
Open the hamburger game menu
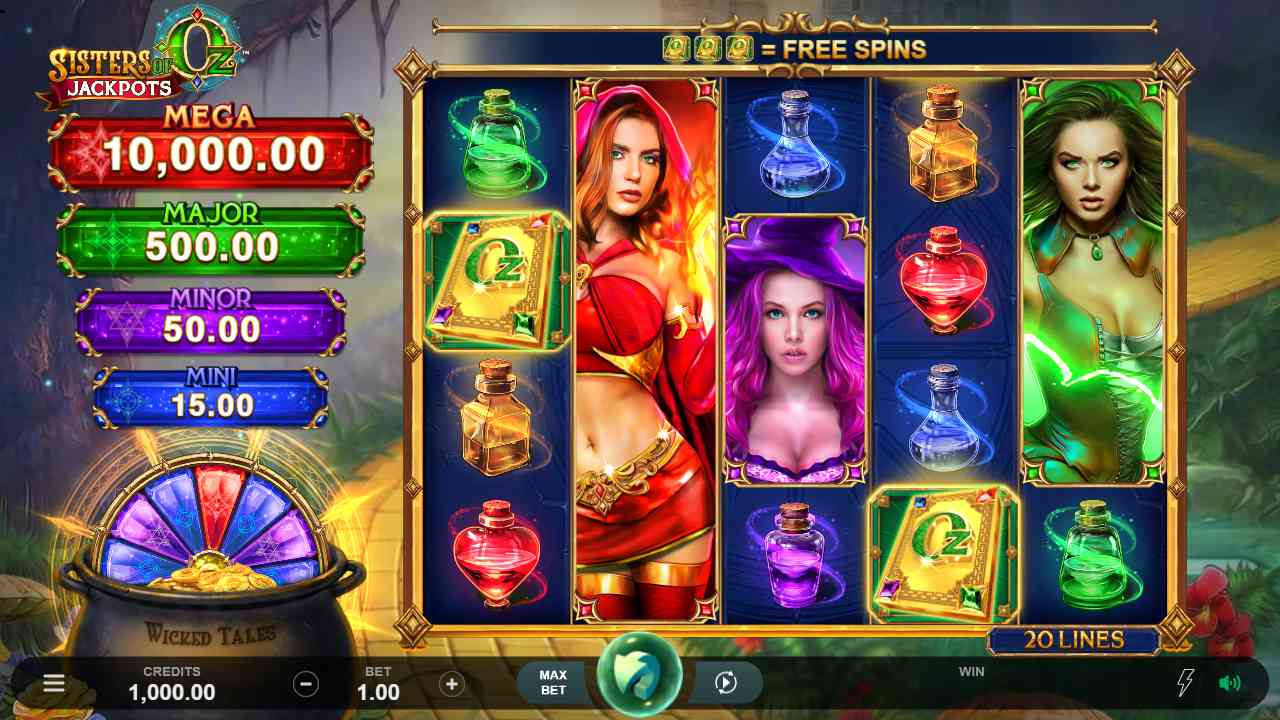click(x=52, y=683)
